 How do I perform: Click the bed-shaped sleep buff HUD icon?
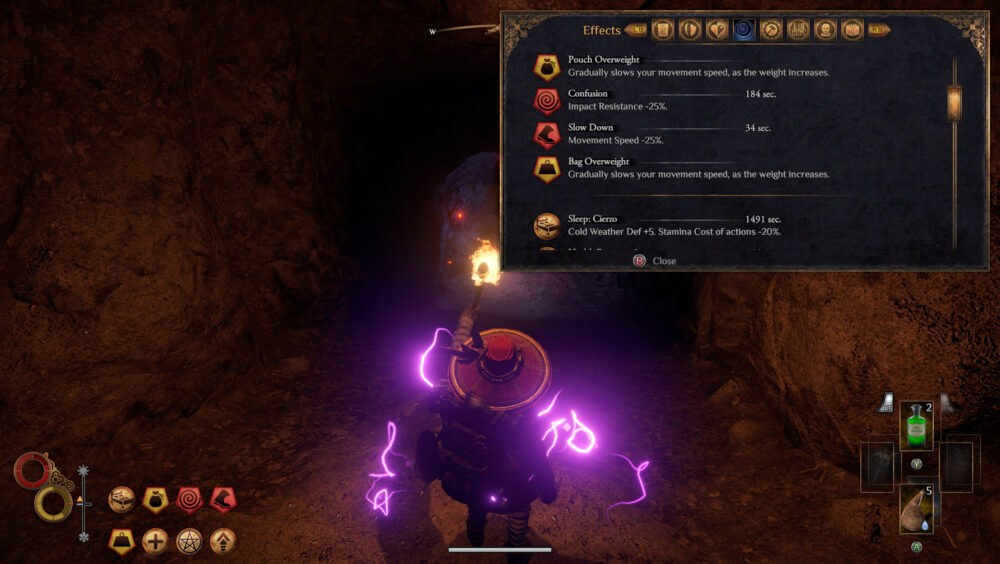(122, 498)
